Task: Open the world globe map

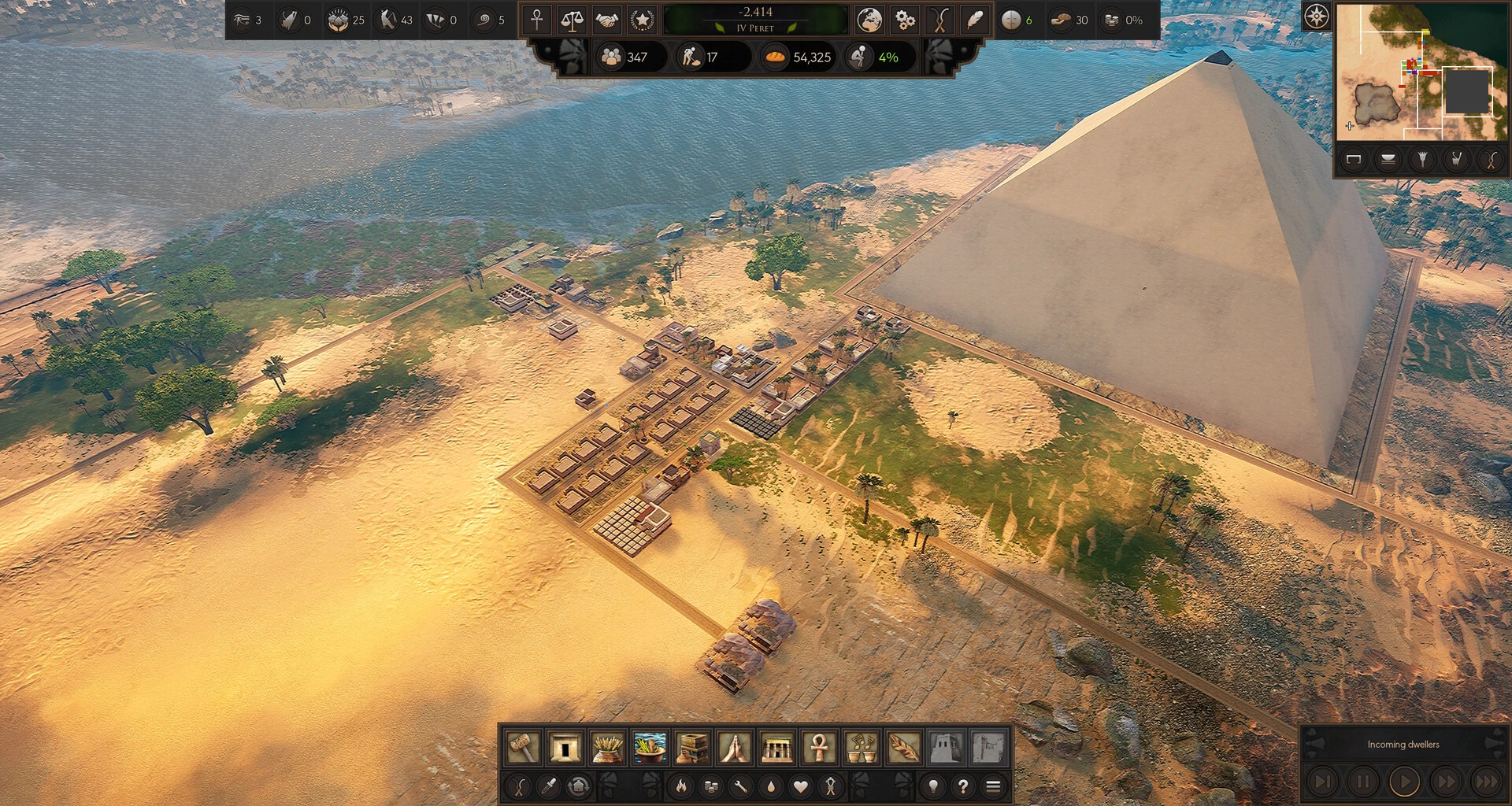Action: (869, 20)
